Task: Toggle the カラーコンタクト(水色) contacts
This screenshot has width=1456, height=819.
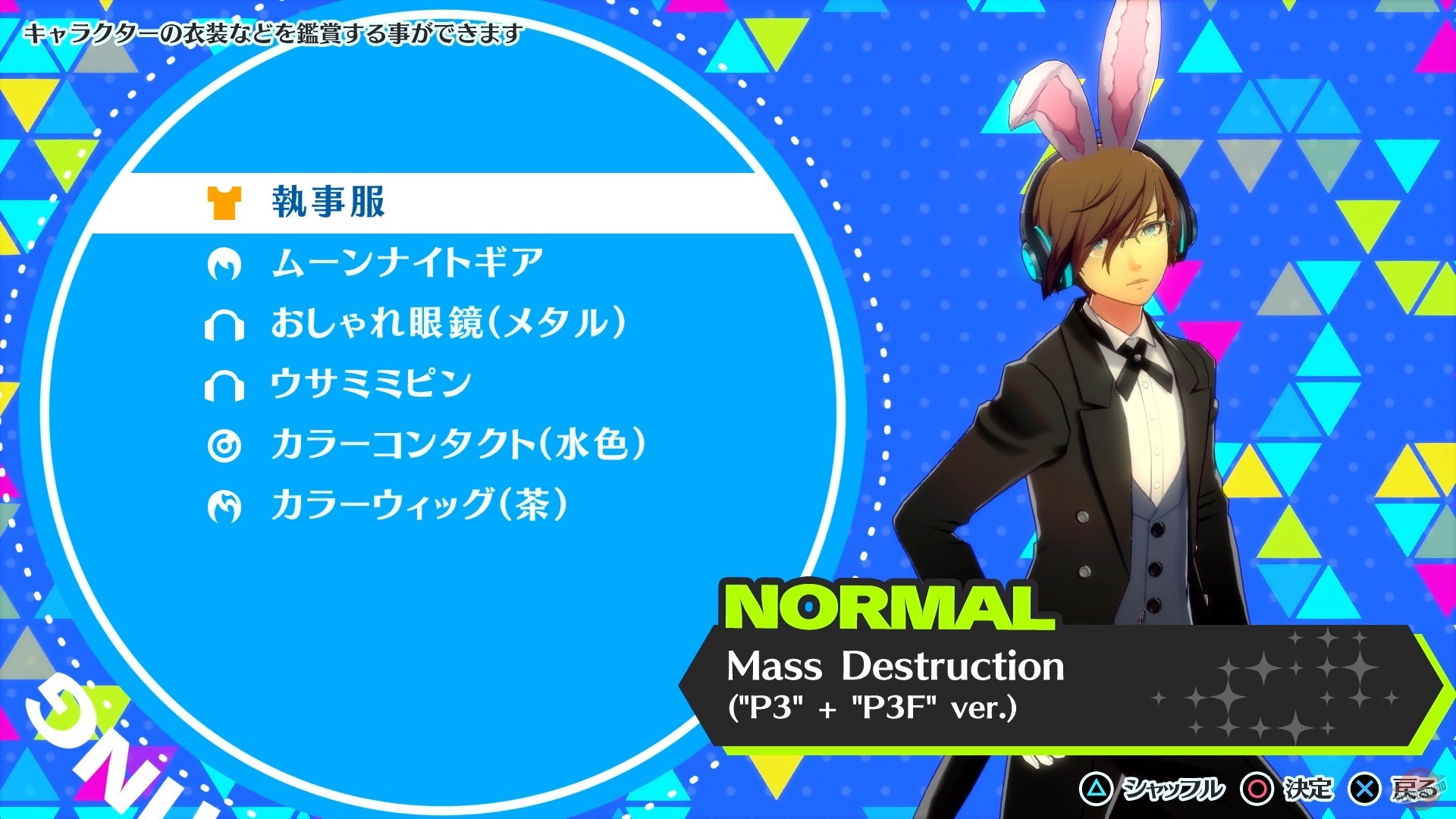Action: pyautogui.click(x=455, y=447)
